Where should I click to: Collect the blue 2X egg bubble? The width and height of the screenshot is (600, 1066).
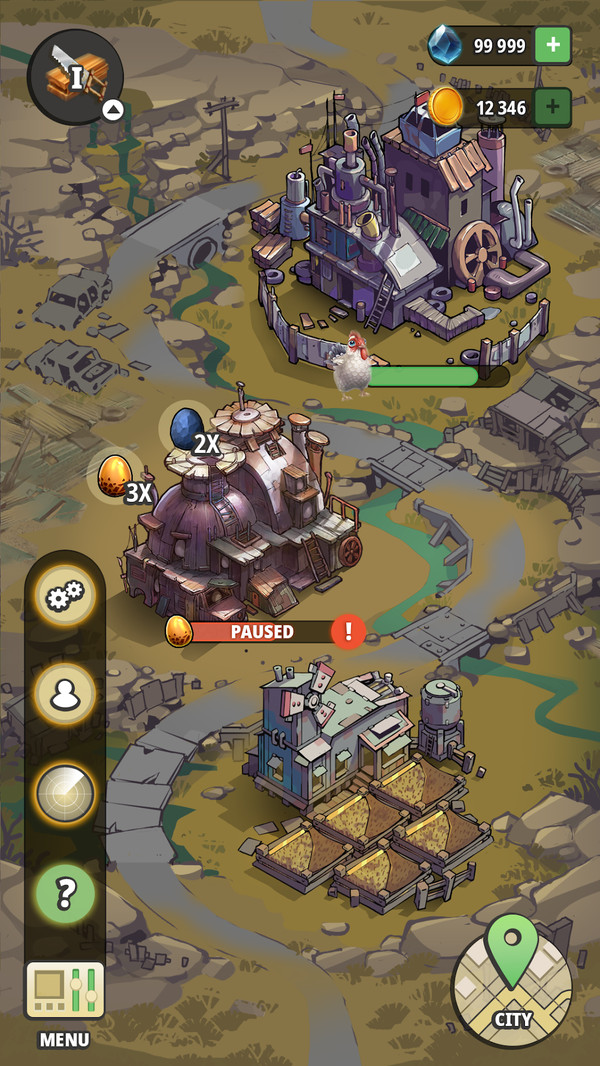pos(186,428)
